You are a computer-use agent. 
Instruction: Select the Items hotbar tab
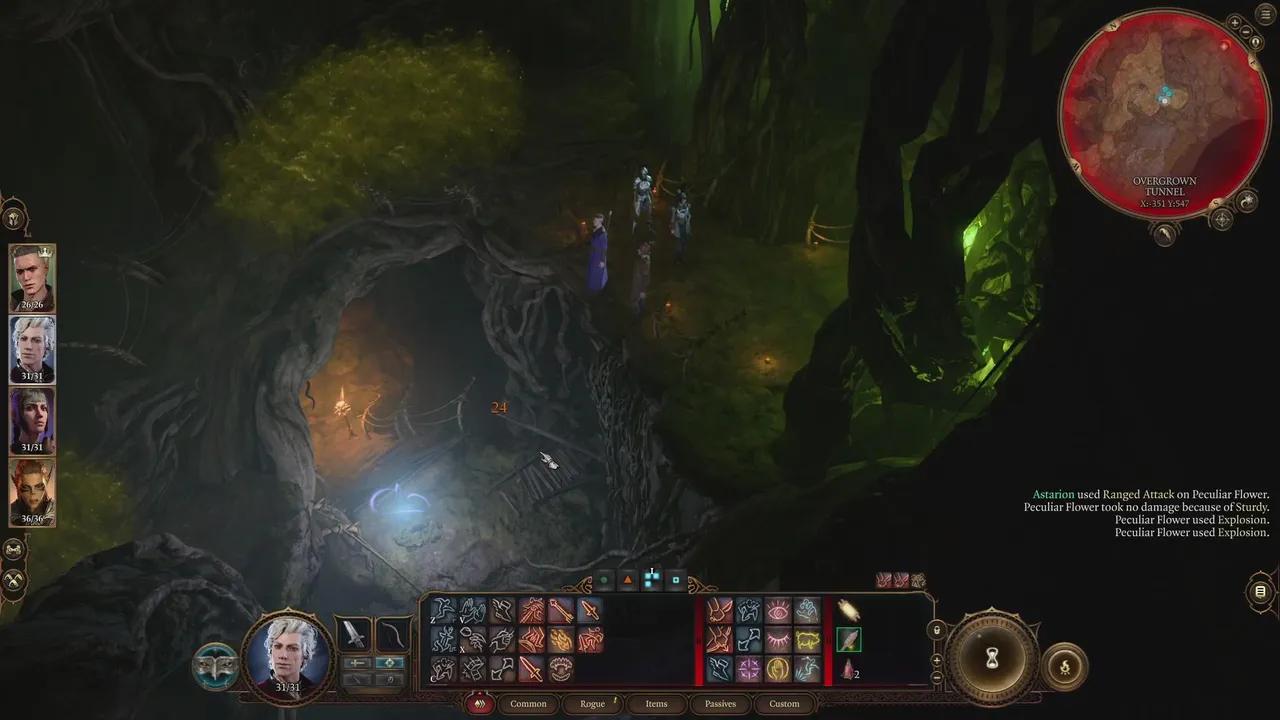pyautogui.click(x=656, y=703)
